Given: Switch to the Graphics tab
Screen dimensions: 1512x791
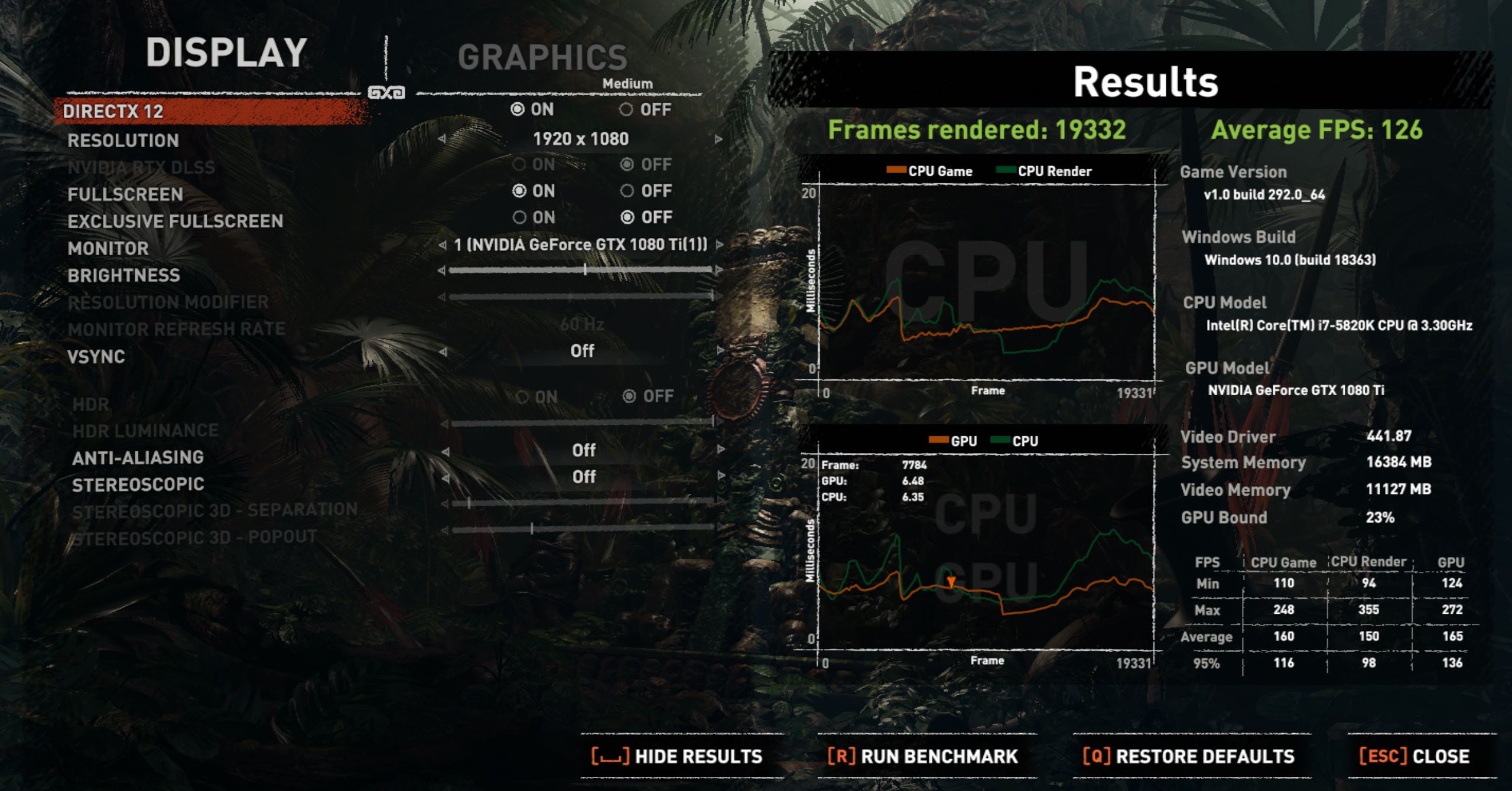Looking at the screenshot, I should click(x=542, y=57).
